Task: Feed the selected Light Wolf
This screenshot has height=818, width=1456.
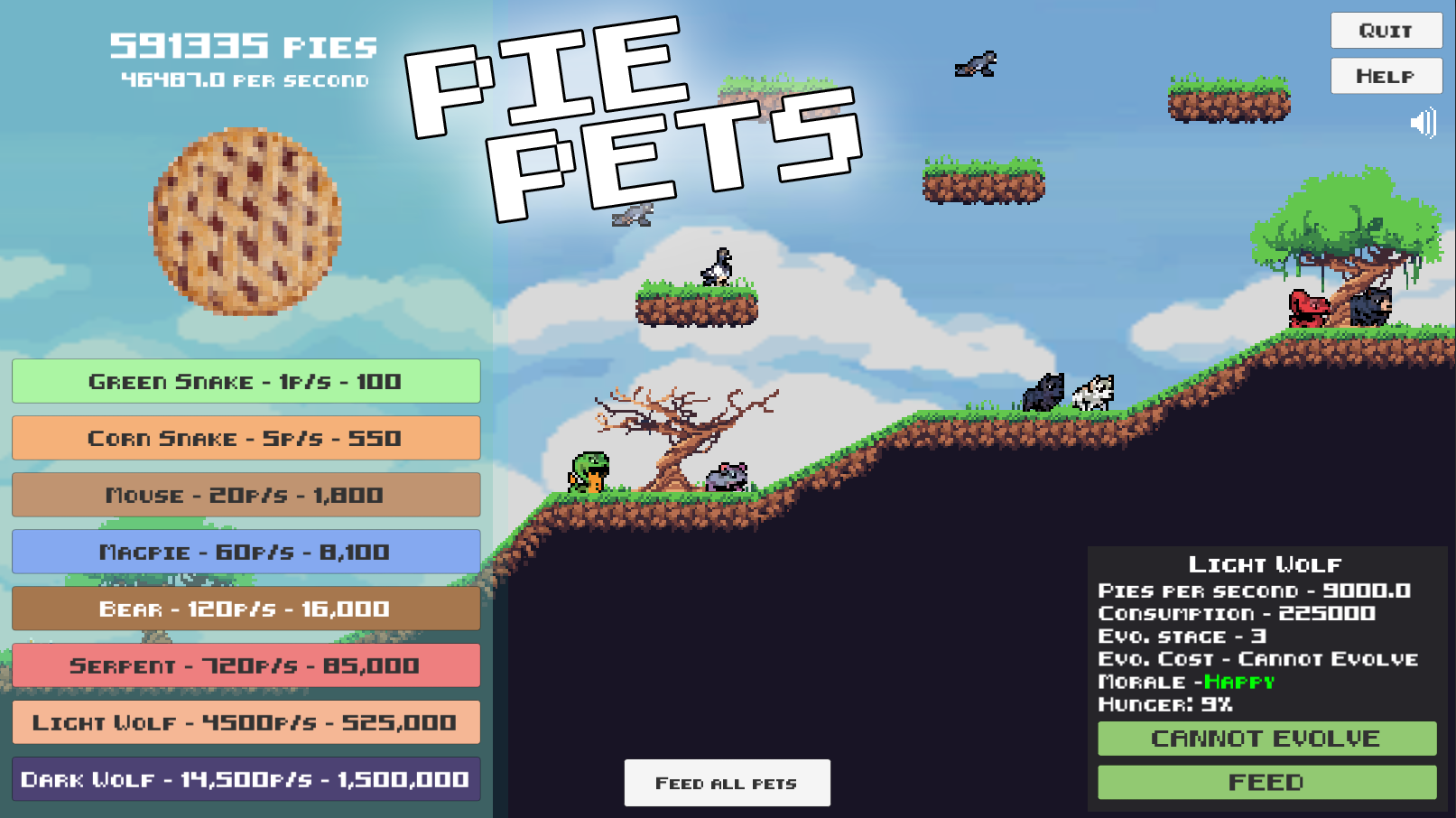Action: click(x=1266, y=781)
